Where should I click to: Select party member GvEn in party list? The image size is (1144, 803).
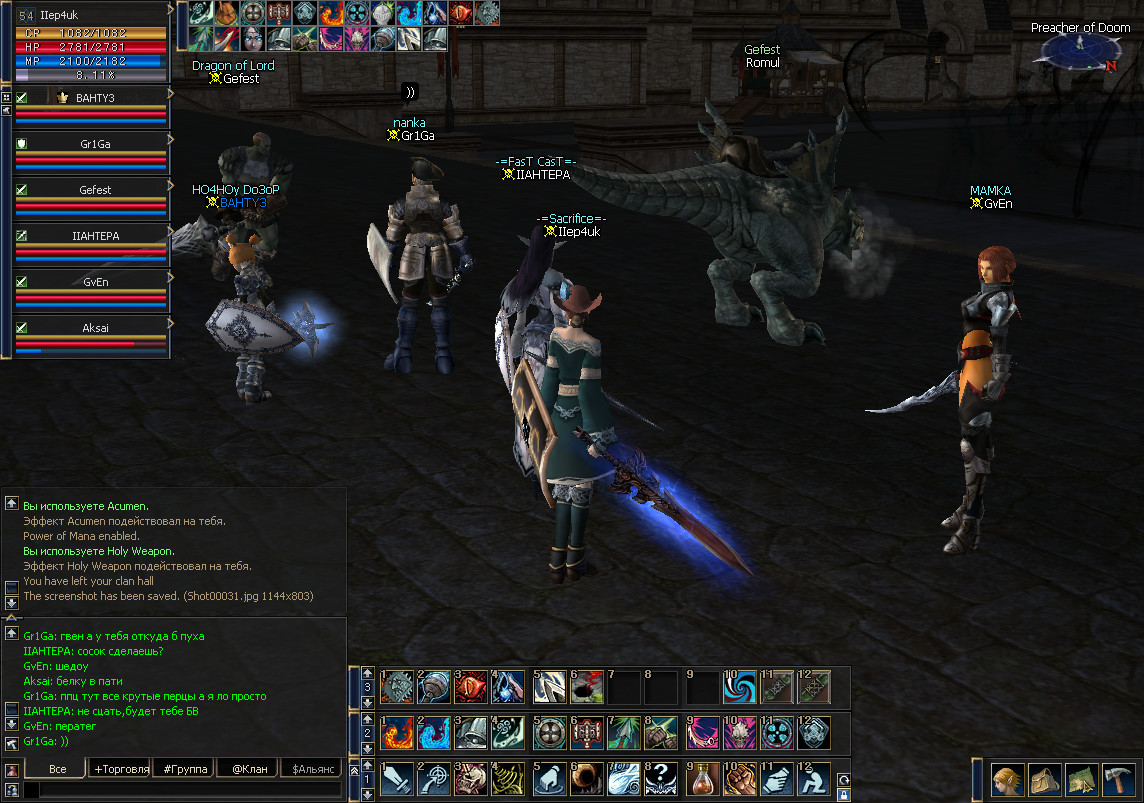point(95,282)
